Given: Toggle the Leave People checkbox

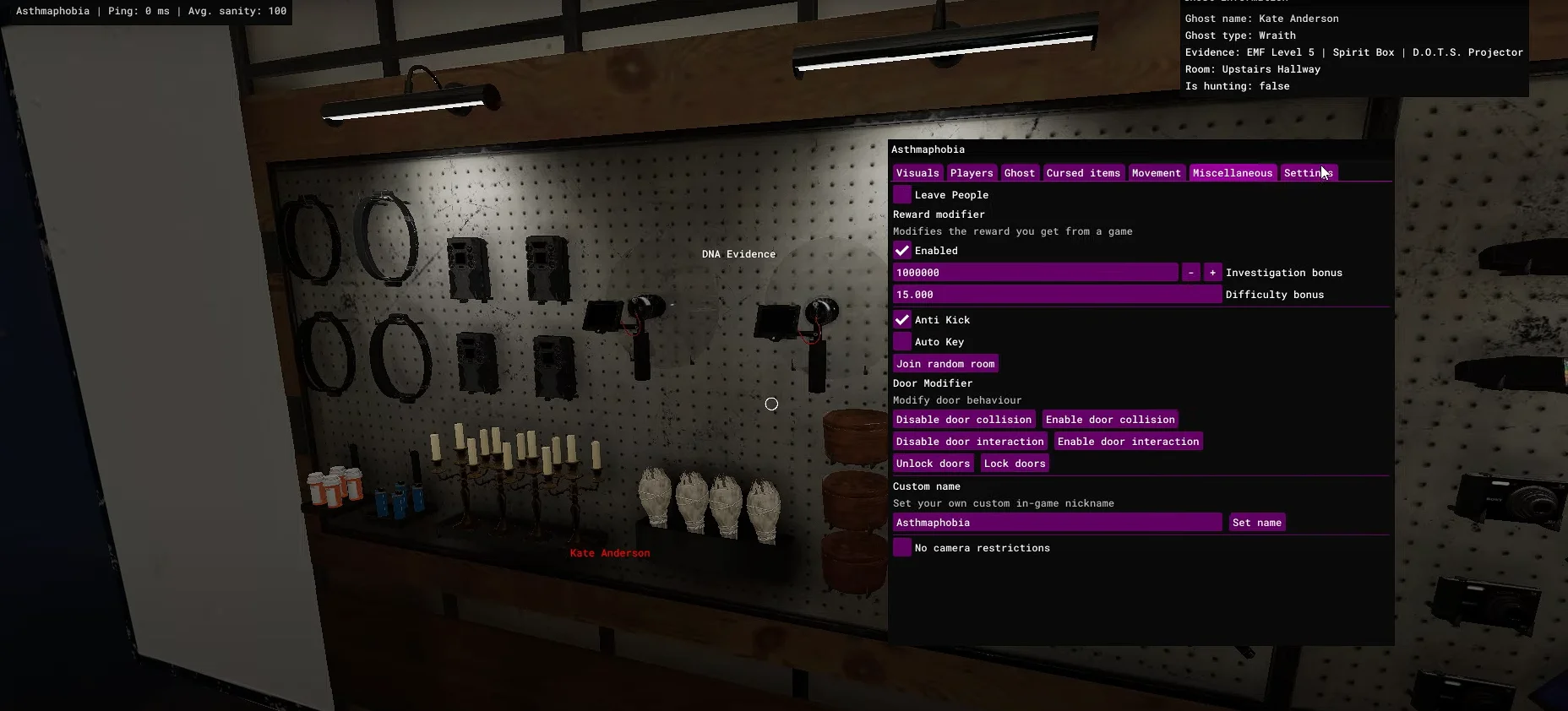Looking at the screenshot, I should click(902, 195).
